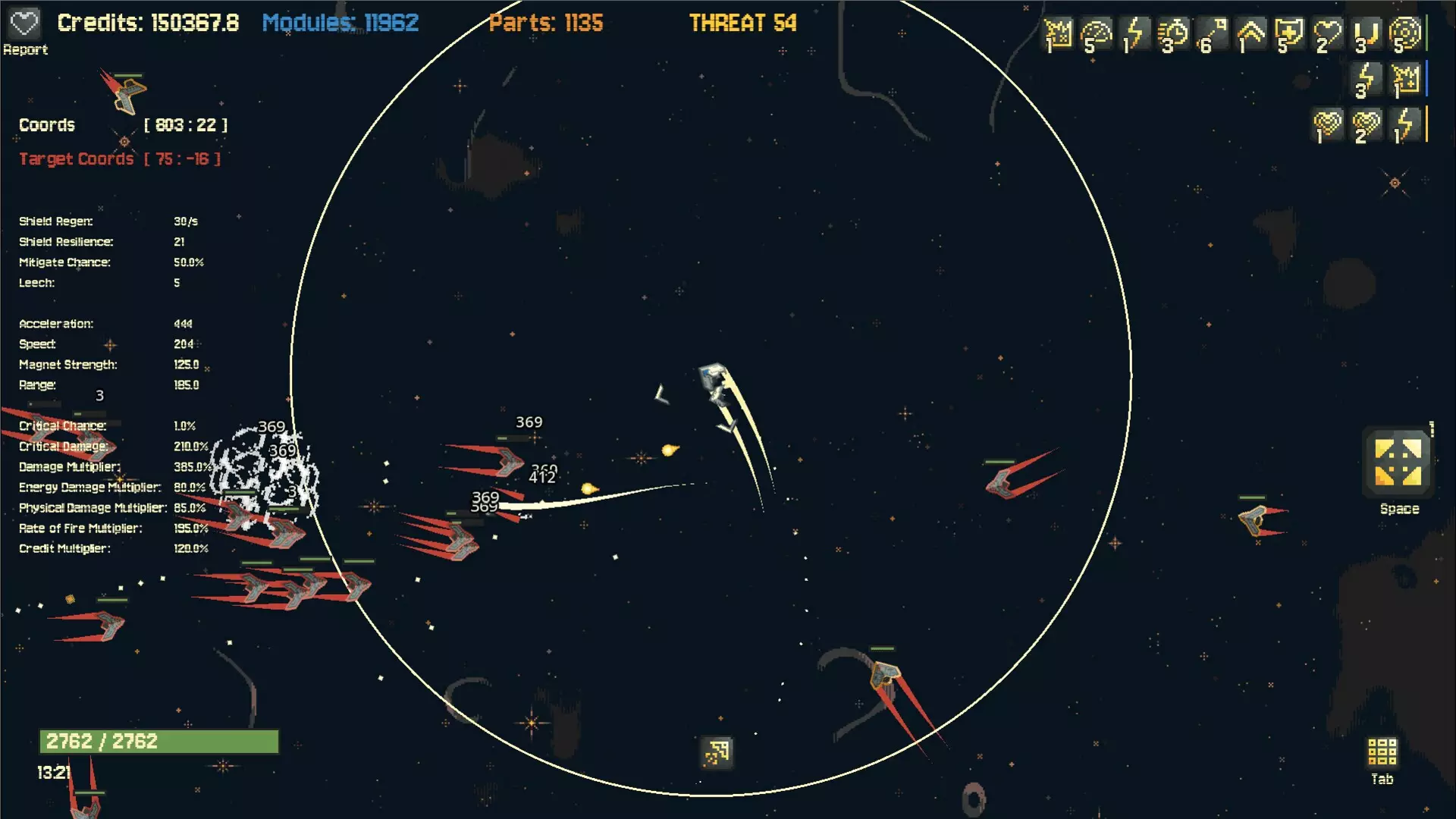Choose the circular target upgrade icon
The image size is (1456, 819).
pyautogui.click(x=1405, y=35)
